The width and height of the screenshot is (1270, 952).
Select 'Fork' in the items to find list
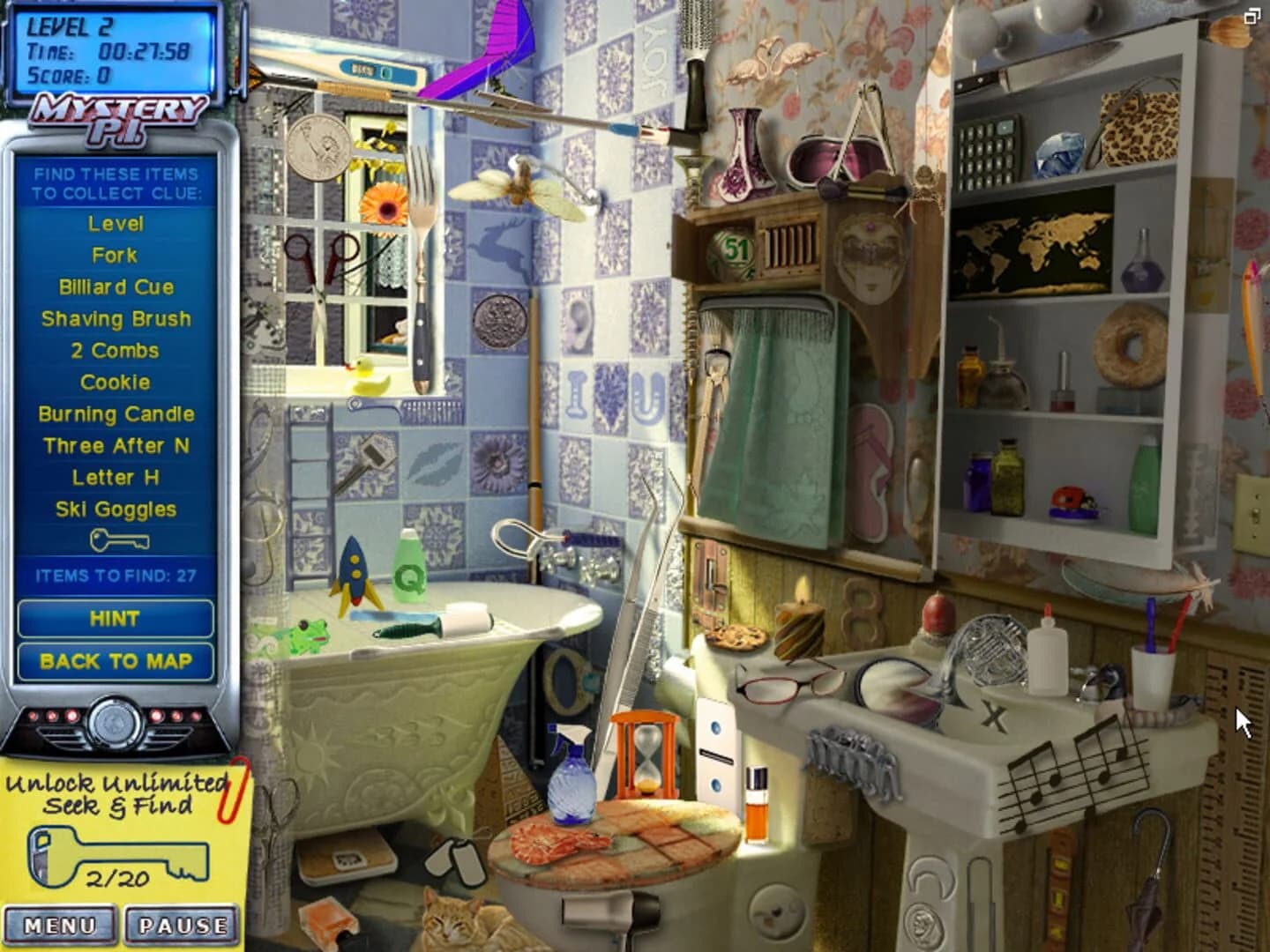(115, 256)
